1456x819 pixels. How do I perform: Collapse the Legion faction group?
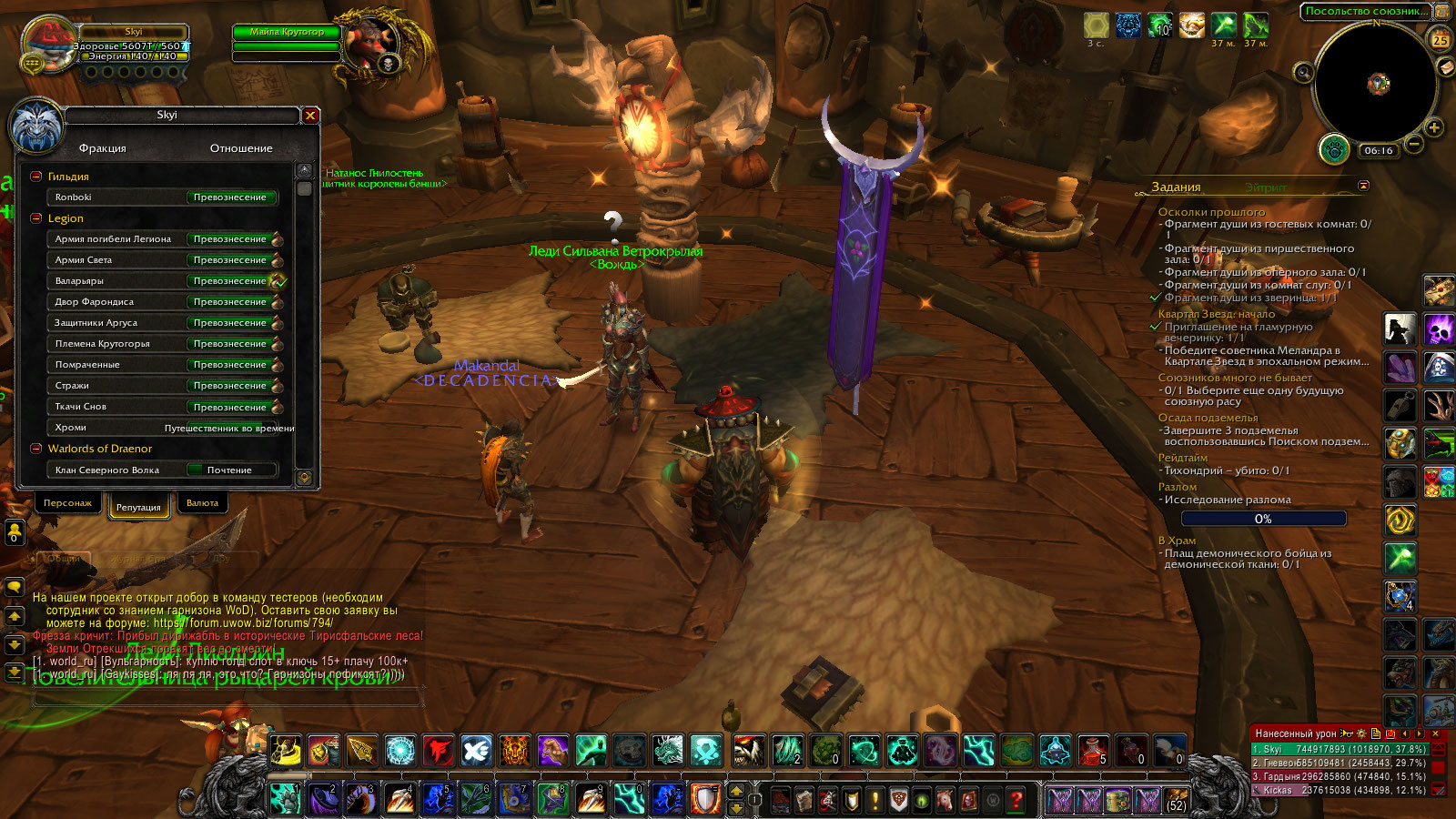(x=36, y=218)
